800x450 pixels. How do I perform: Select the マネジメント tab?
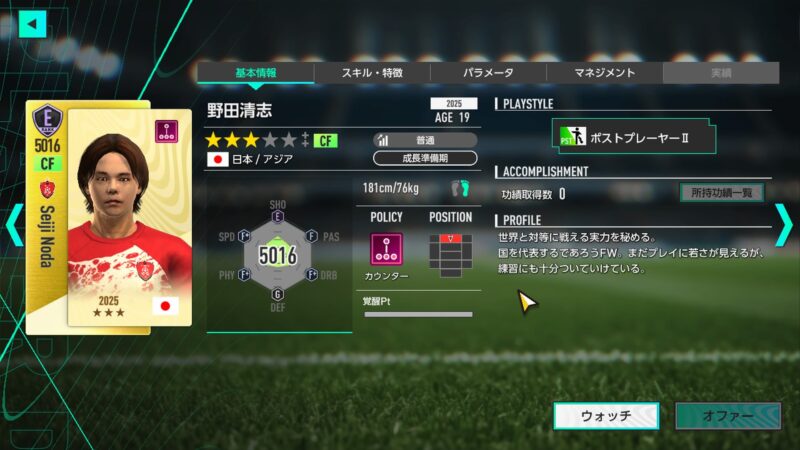click(604, 73)
